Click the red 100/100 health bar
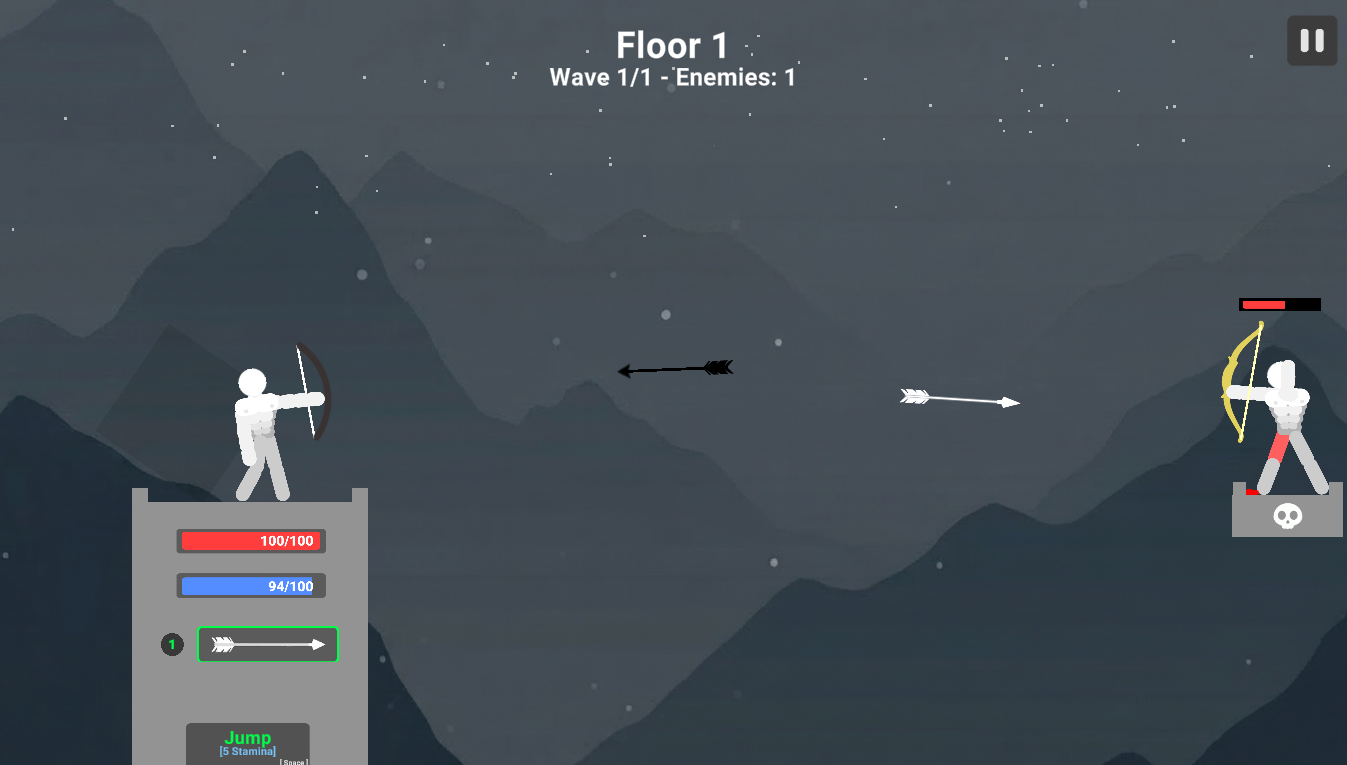1347x765 pixels. coord(251,541)
